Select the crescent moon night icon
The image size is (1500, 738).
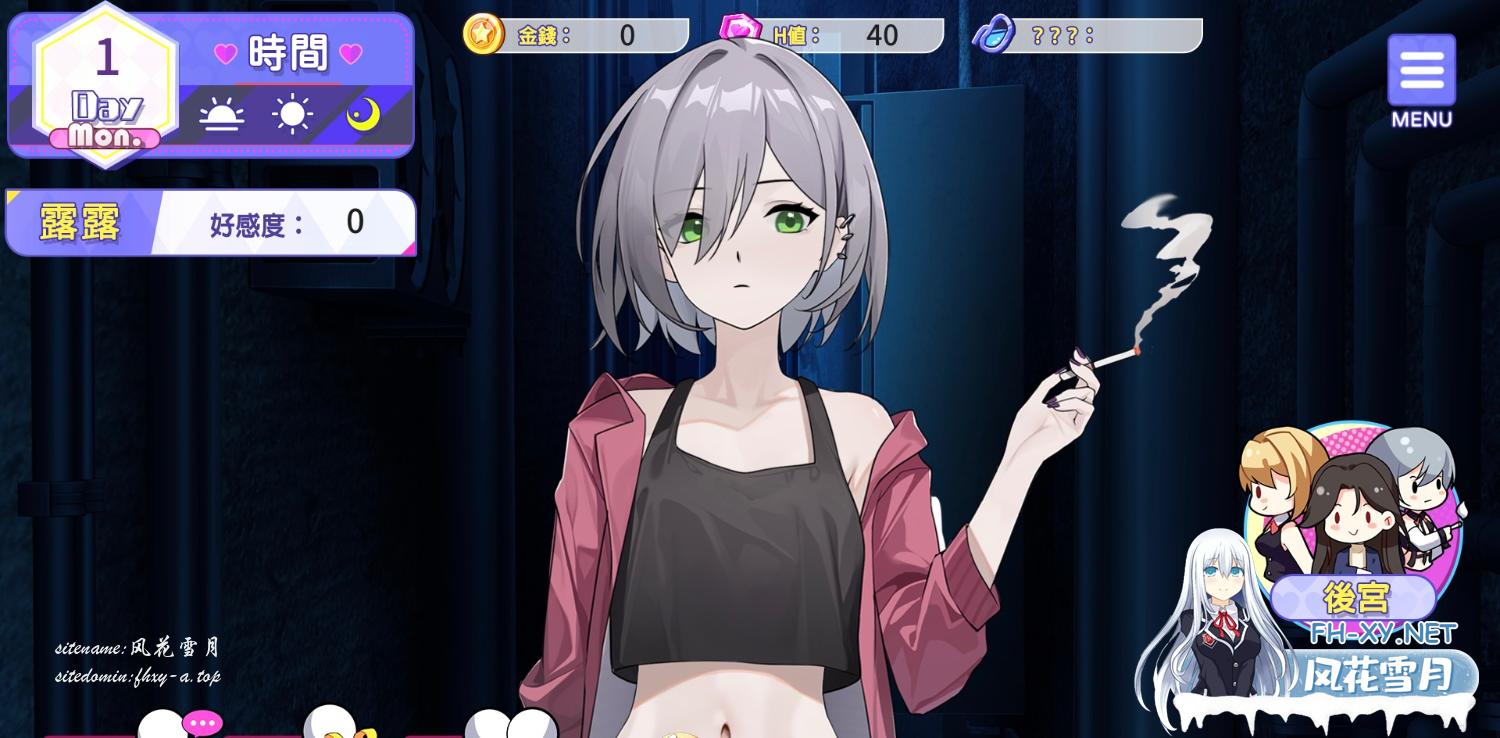(363, 115)
